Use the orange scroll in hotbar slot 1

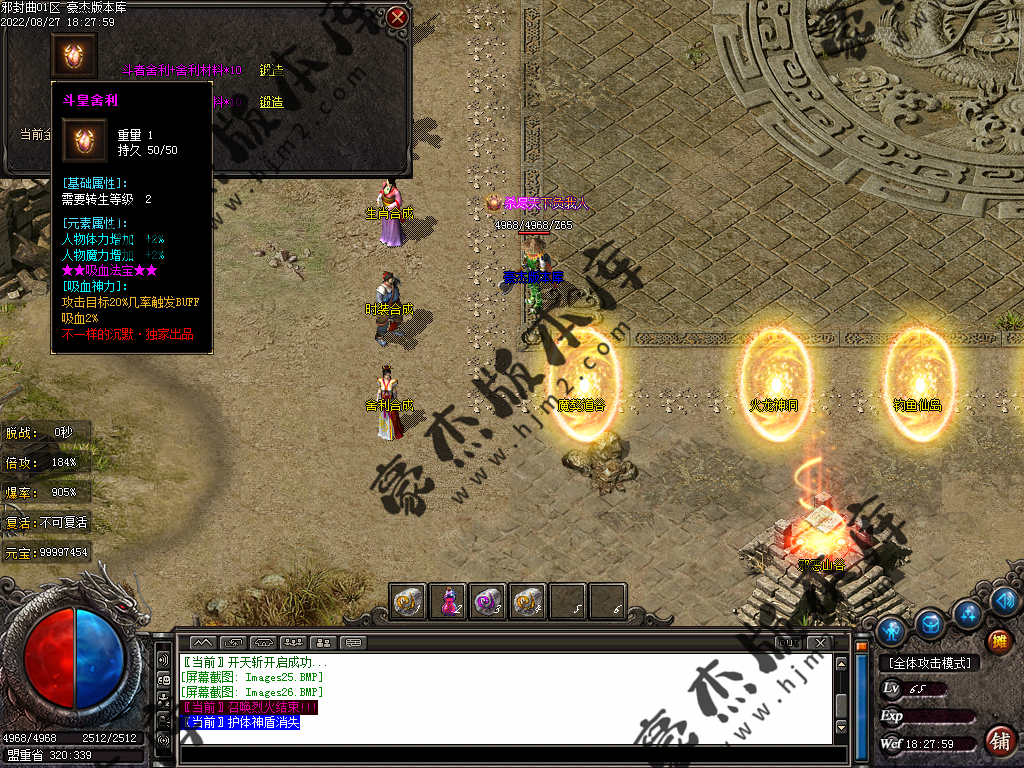click(408, 602)
